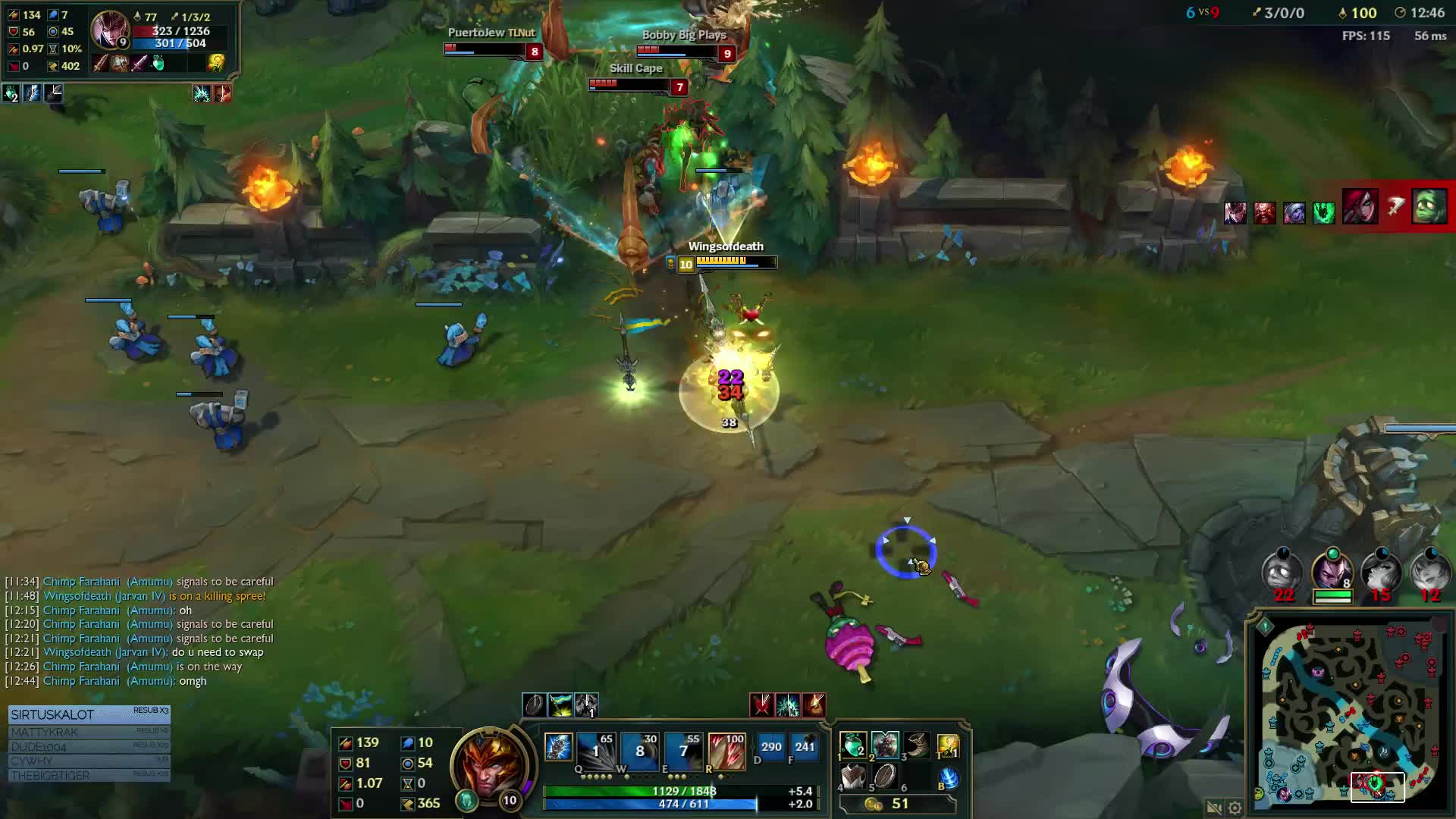1456x819 pixels.
Task: Click the blue Recall button
Action: (948, 778)
